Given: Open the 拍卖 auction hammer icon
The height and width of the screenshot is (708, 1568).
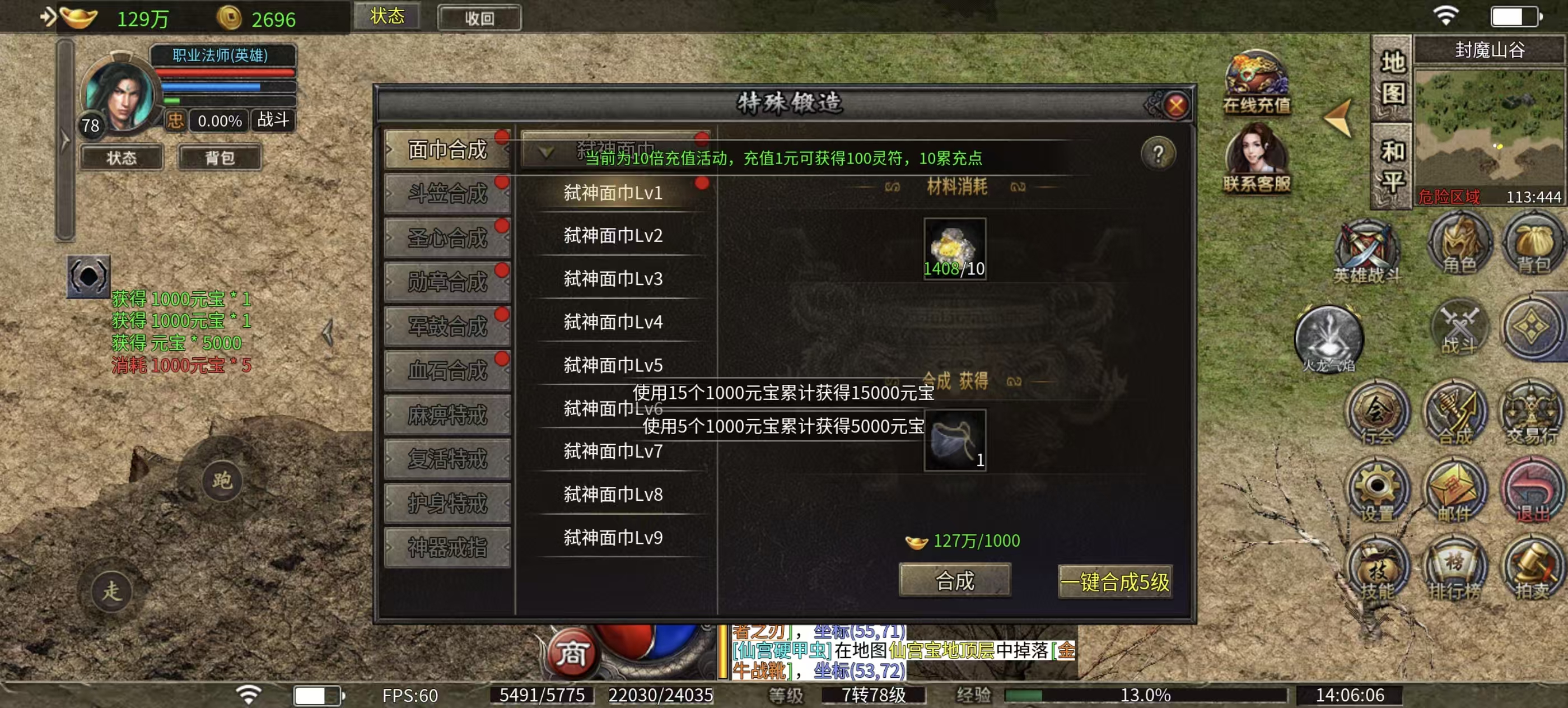Looking at the screenshot, I should (1532, 567).
